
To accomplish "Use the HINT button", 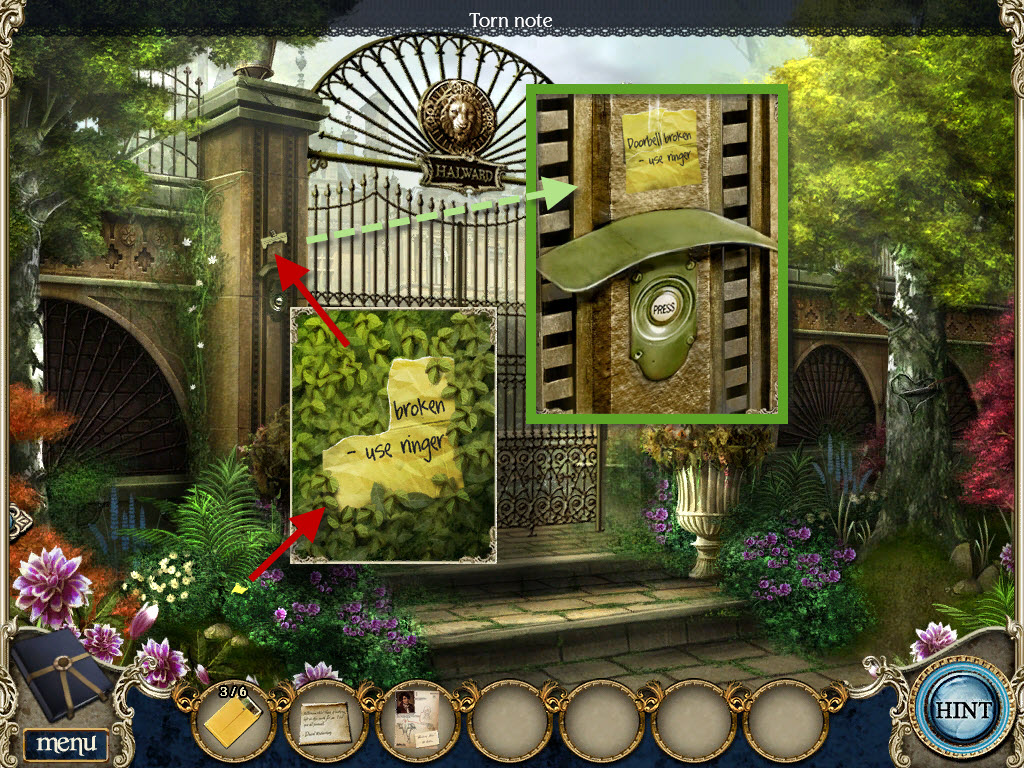I will (x=962, y=711).
